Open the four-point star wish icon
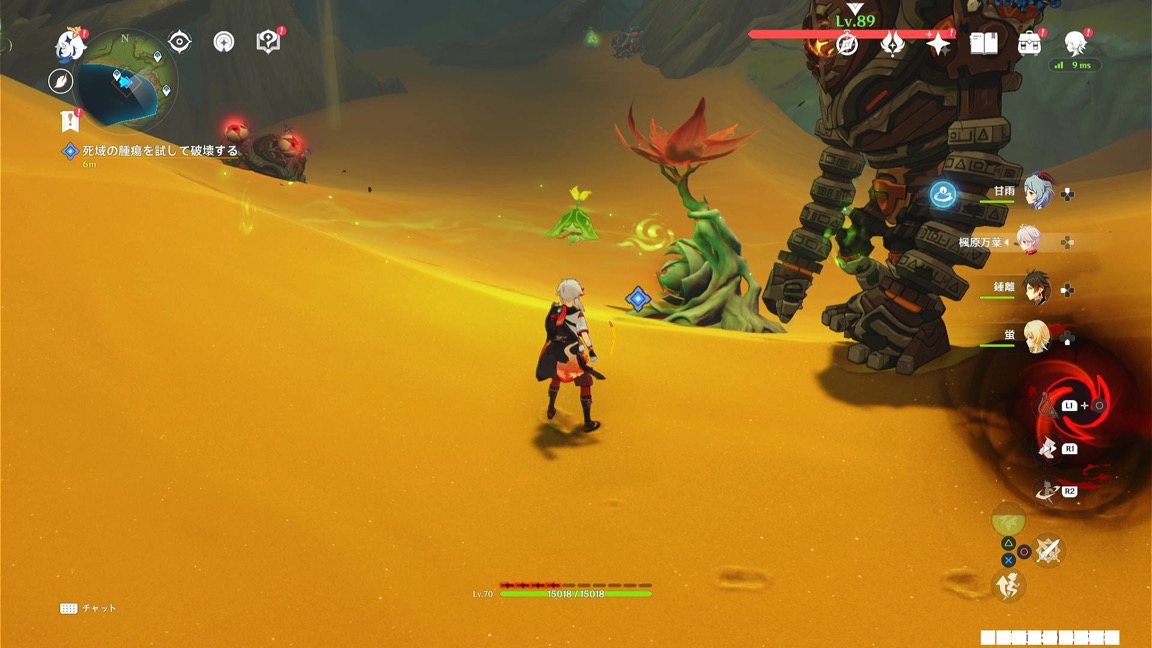Image resolution: width=1152 pixels, height=648 pixels. tap(938, 44)
